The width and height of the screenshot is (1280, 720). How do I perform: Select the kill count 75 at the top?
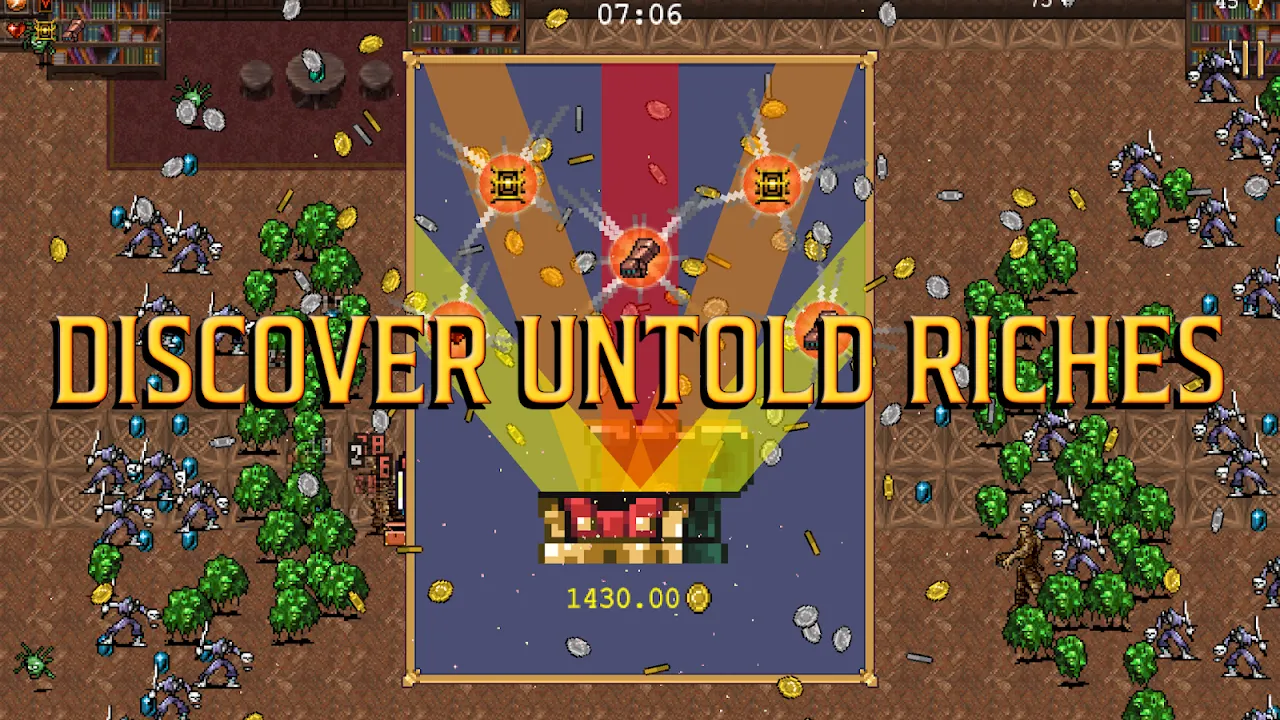pyautogui.click(x=1040, y=5)
